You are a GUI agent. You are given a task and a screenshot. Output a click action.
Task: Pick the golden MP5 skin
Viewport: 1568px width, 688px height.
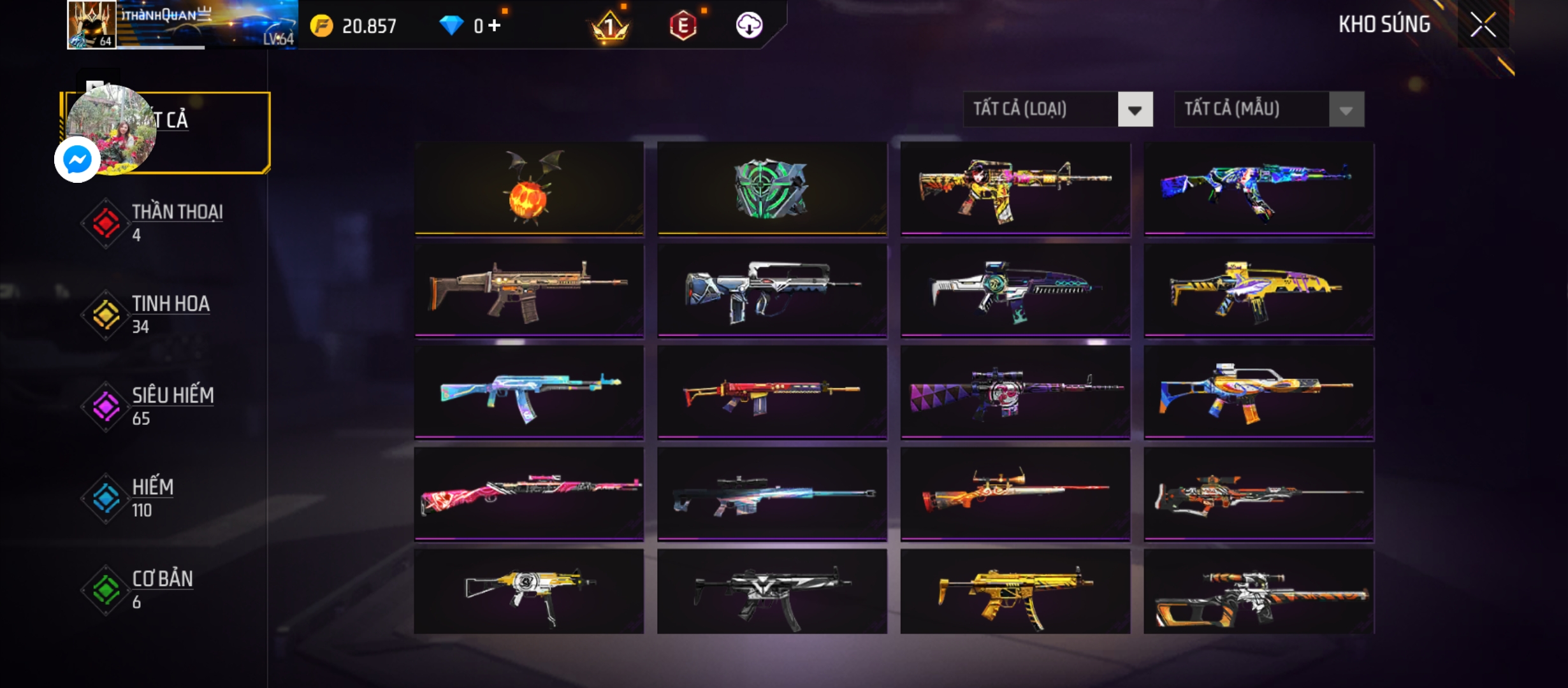pyautogui.click(x=1015, y=592)
